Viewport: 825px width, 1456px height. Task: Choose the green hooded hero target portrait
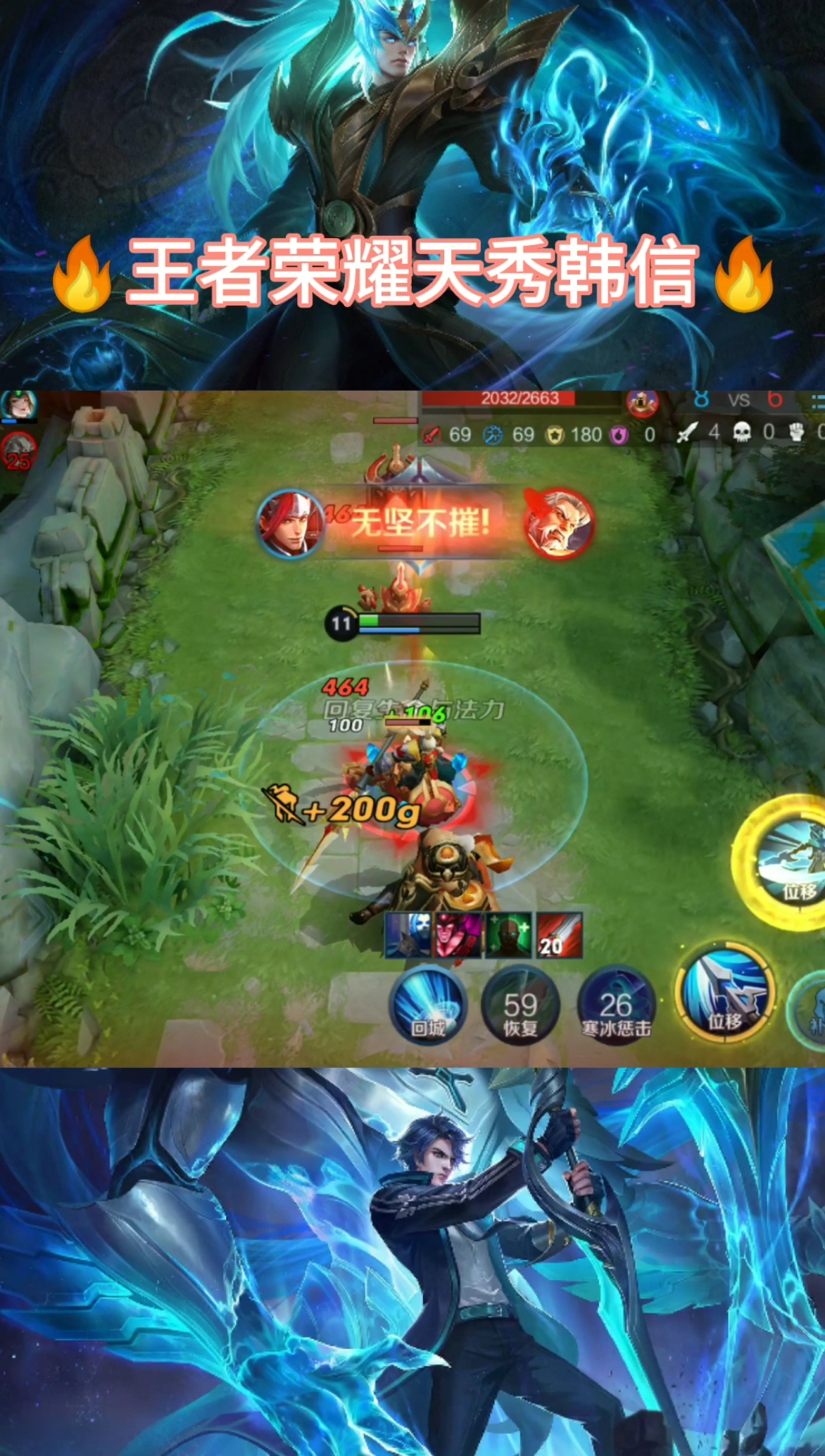coord(509,935)
